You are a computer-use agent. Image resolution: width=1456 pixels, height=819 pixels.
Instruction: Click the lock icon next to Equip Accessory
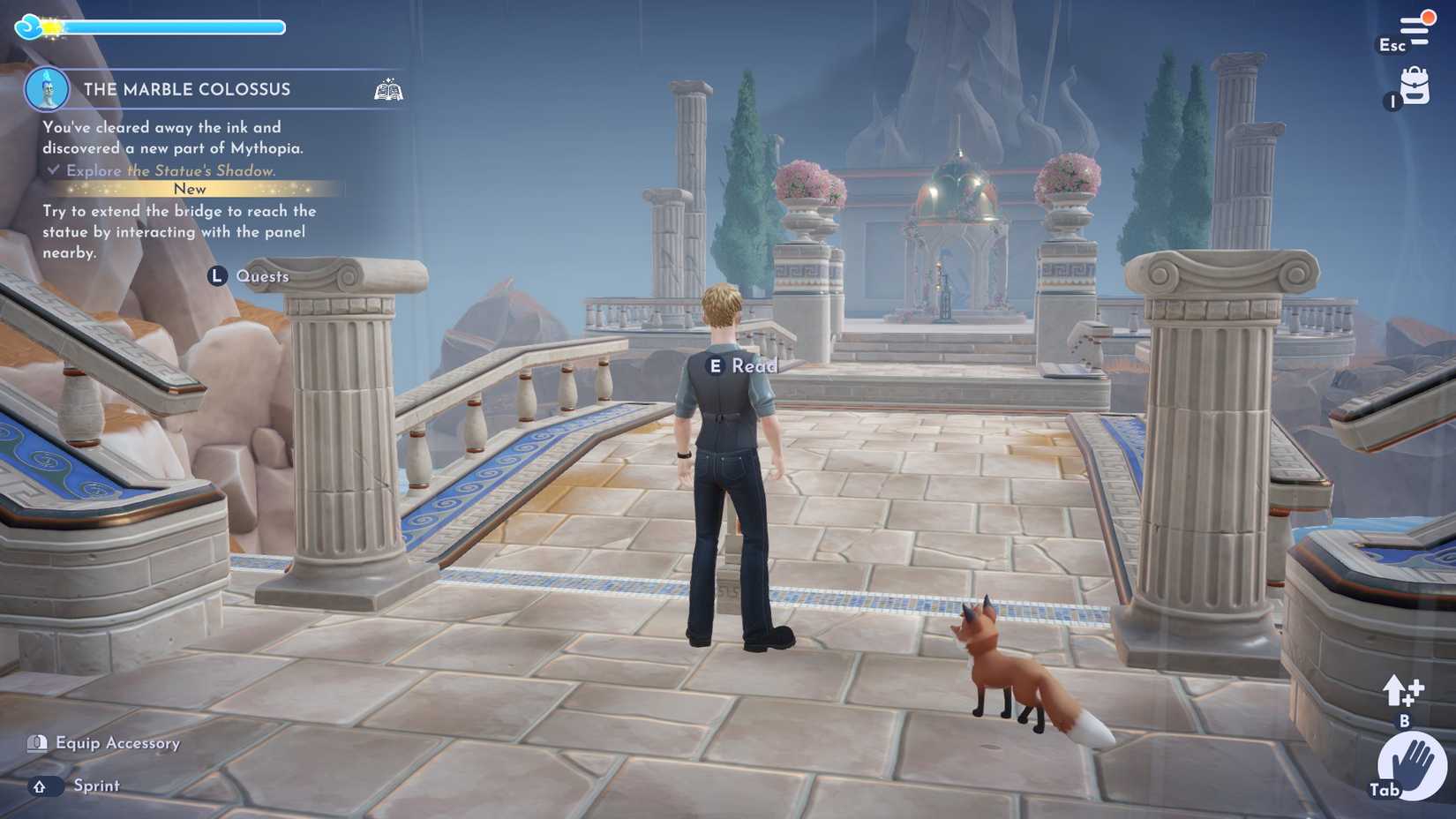pyautogui.click(x=37, y=743)
